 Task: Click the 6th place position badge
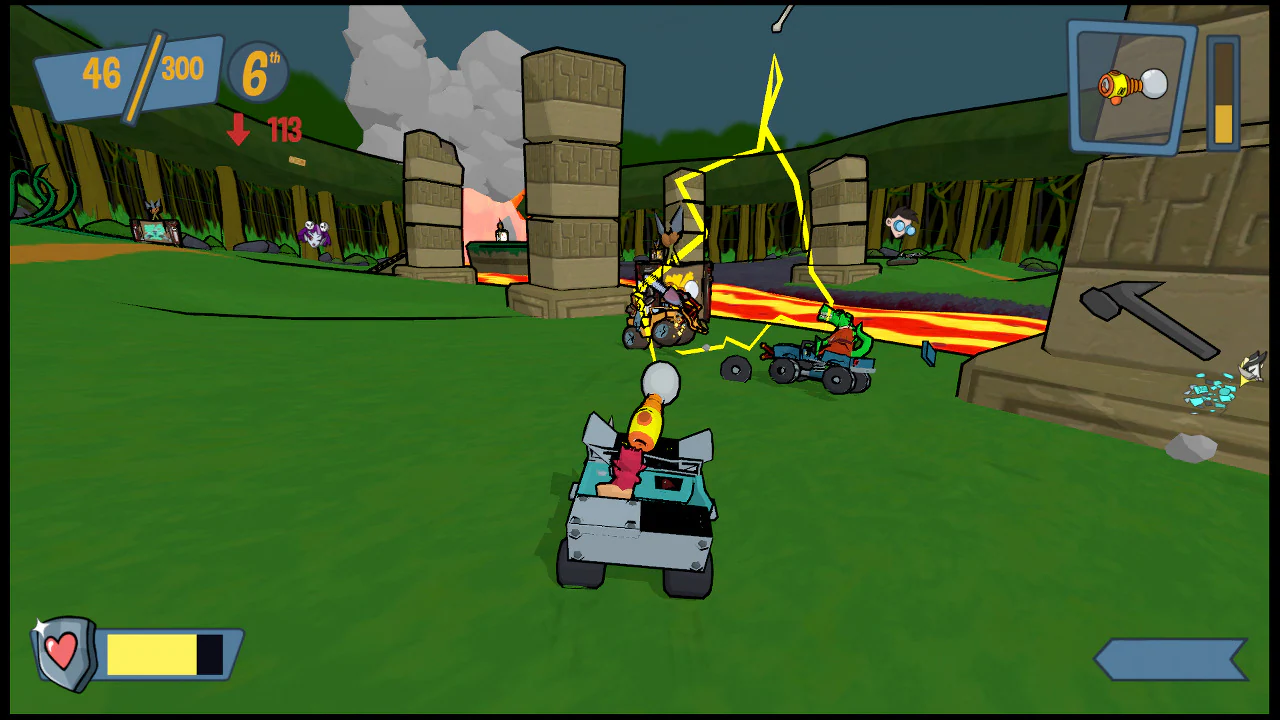(x=256, y=70)
